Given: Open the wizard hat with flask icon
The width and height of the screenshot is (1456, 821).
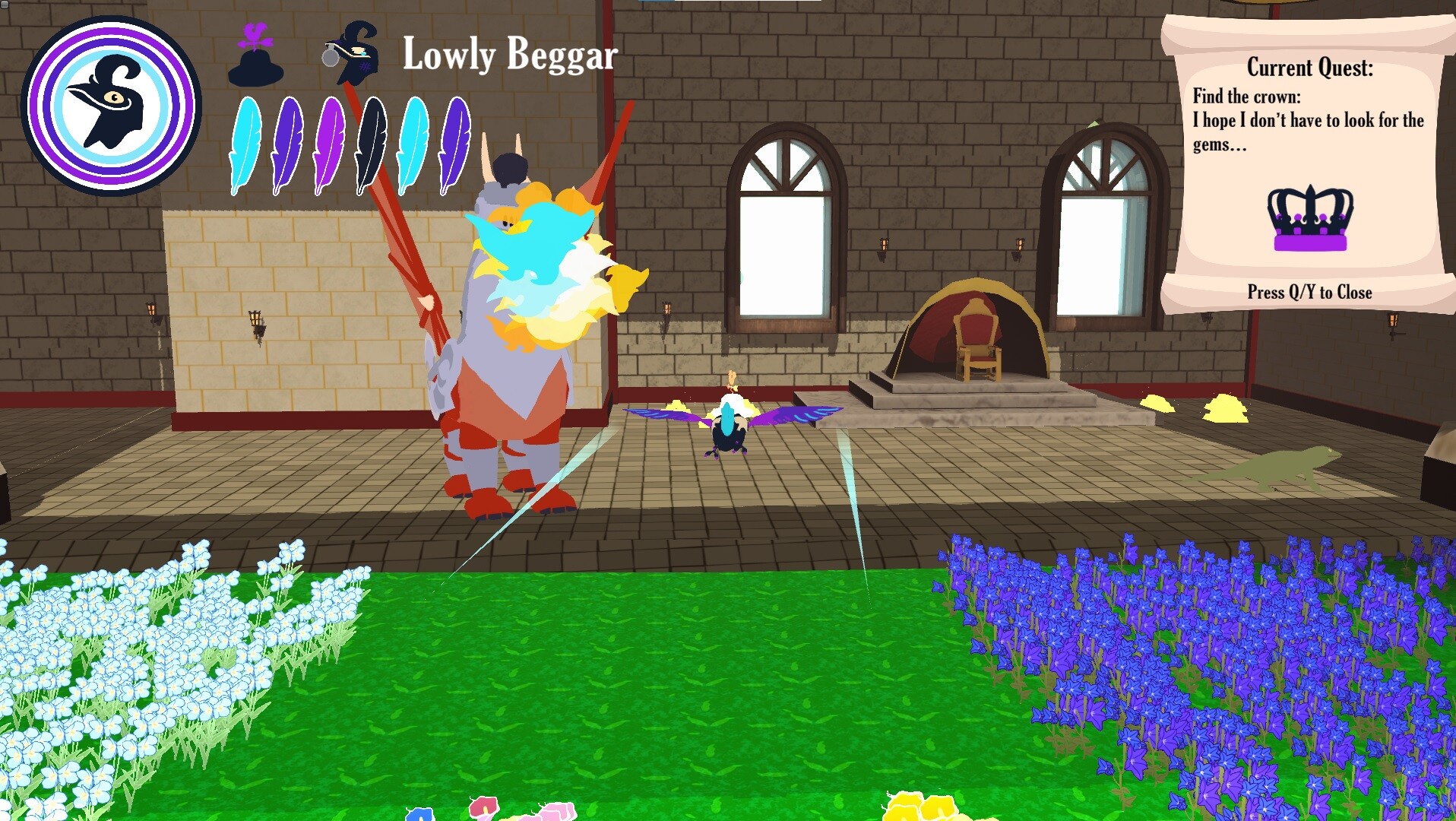Looking at the screenshot, I should coord(353,57).
